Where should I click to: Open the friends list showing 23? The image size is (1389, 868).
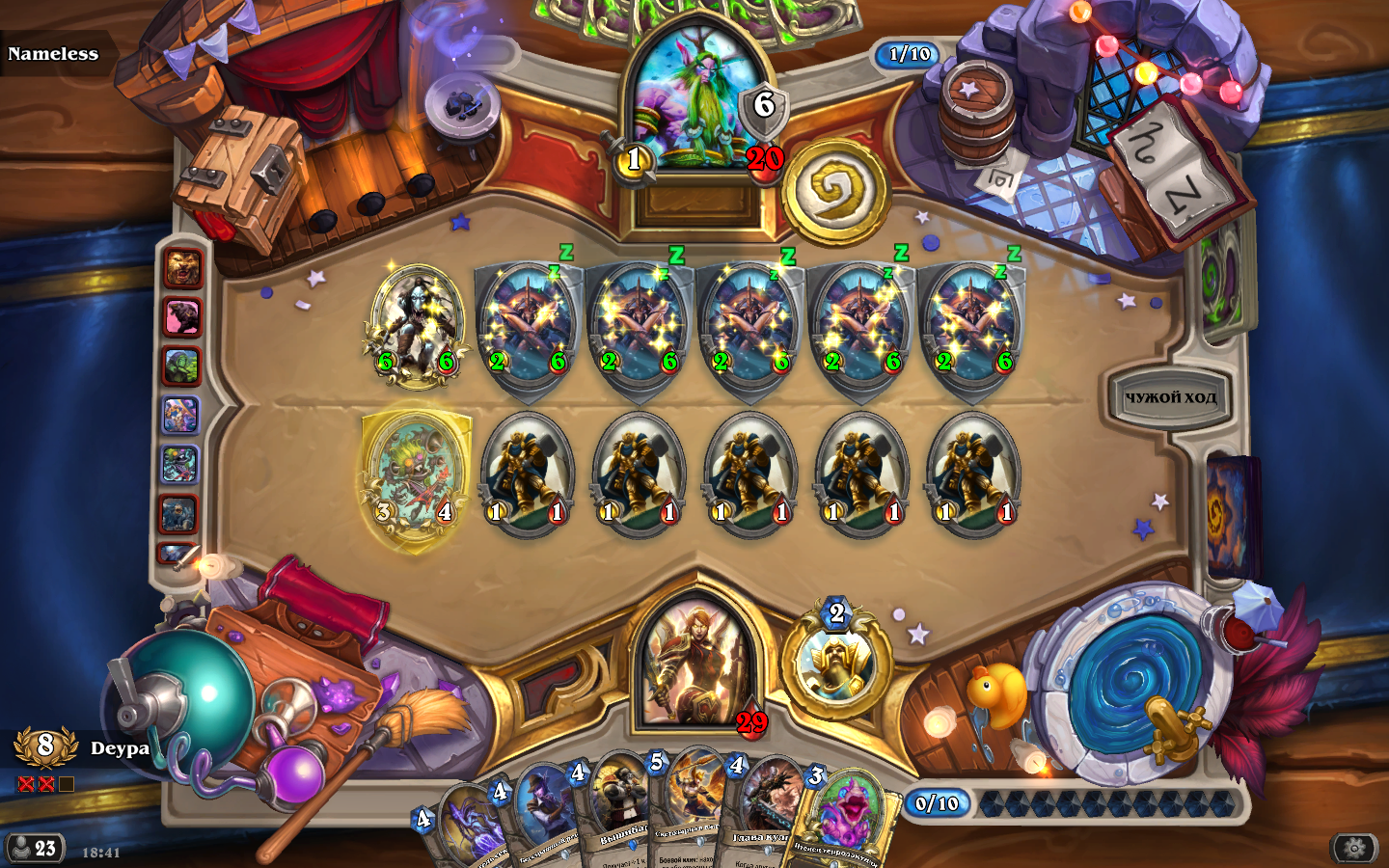click(35, 849)
